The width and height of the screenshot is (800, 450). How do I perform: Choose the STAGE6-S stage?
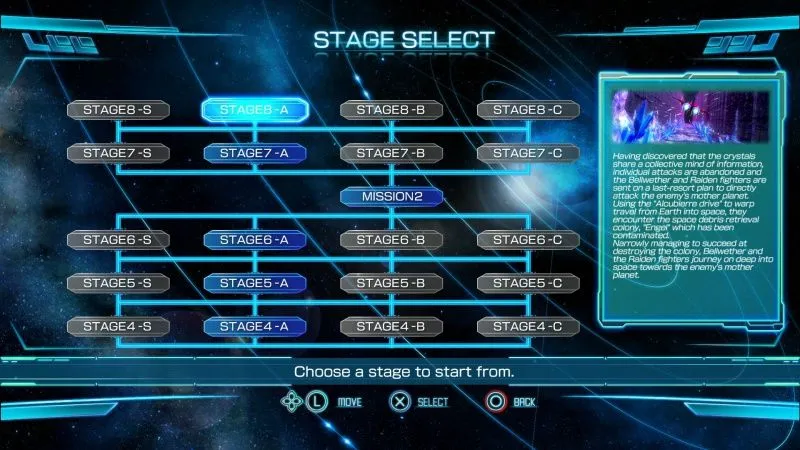tap(117, 239)
